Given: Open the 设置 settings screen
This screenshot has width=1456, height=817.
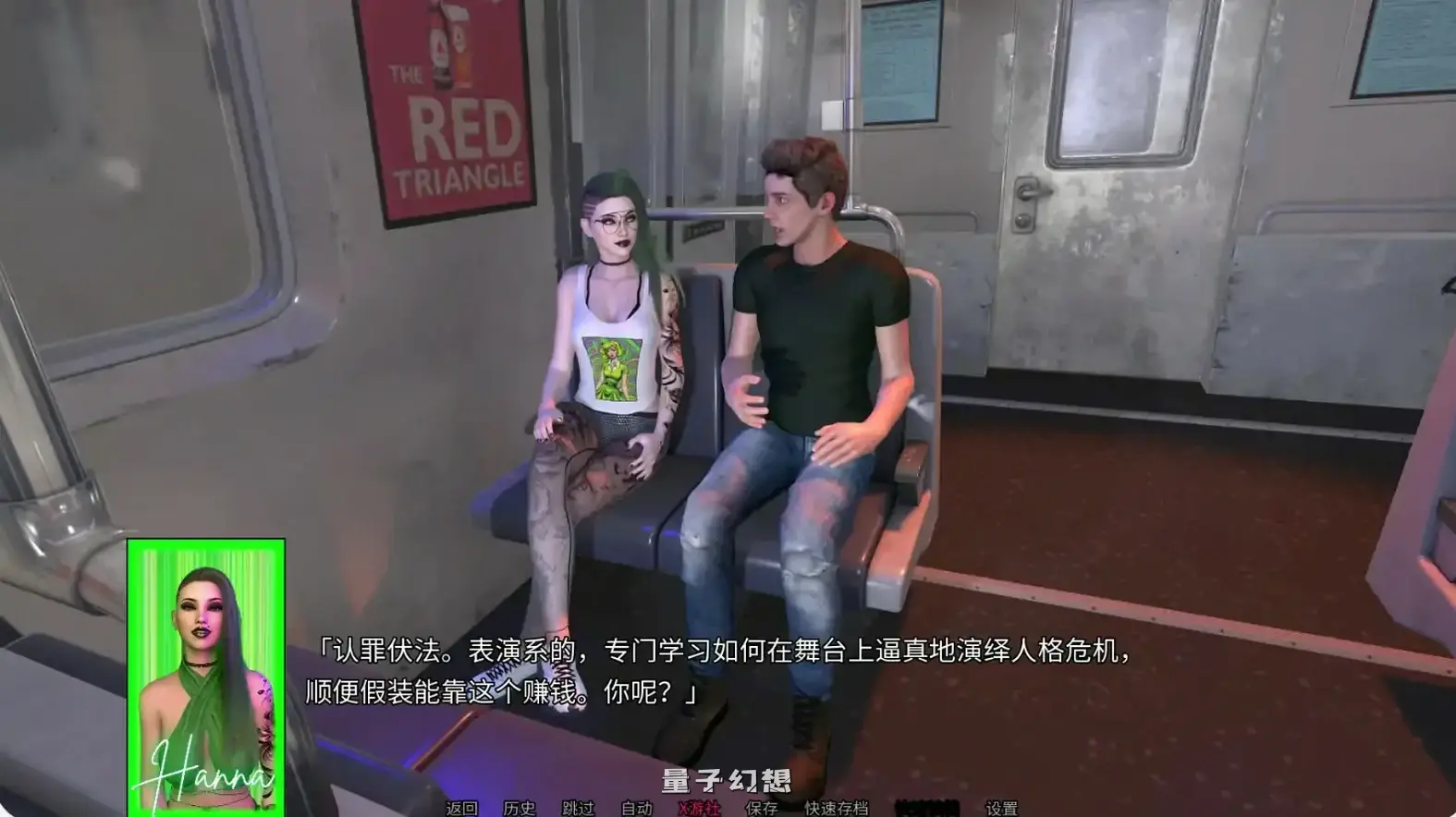Looking at the screenshot, I should click(1004, 809).
